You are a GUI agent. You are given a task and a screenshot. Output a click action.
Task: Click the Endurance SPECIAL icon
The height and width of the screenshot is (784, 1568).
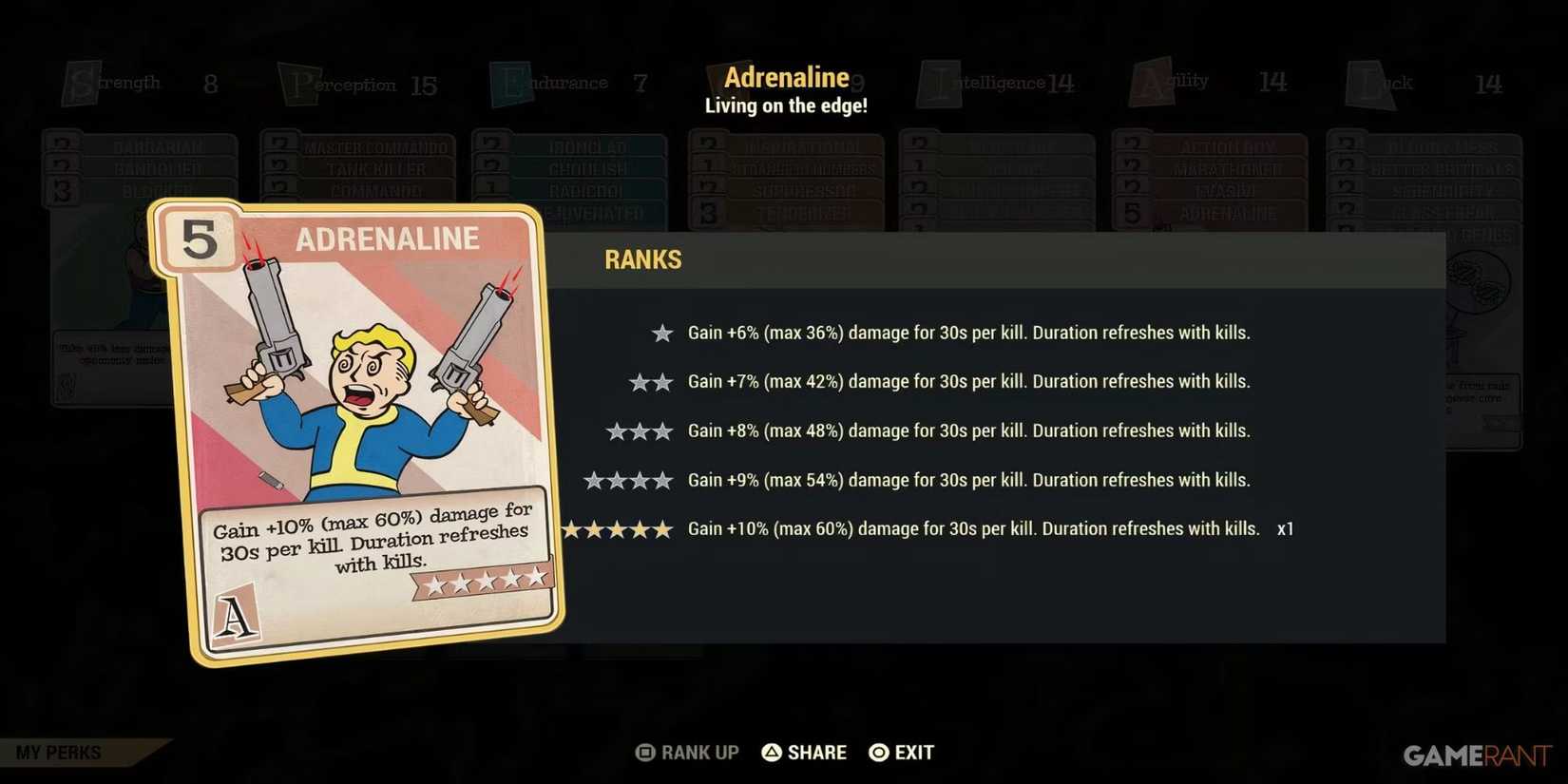[x=510, y=81]
